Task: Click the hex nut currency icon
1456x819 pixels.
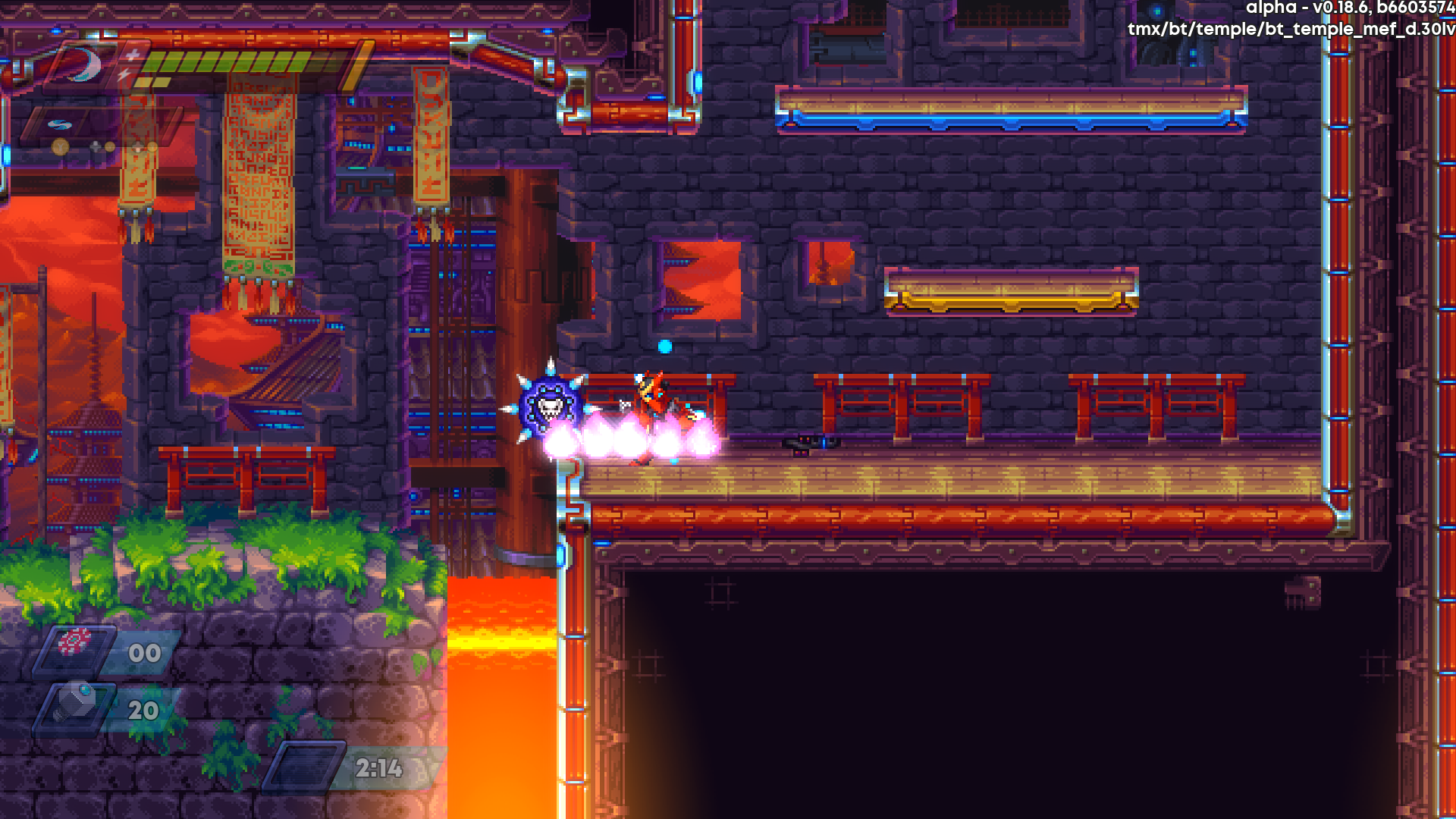Action: pyautogui.click(x=75, y=701)
